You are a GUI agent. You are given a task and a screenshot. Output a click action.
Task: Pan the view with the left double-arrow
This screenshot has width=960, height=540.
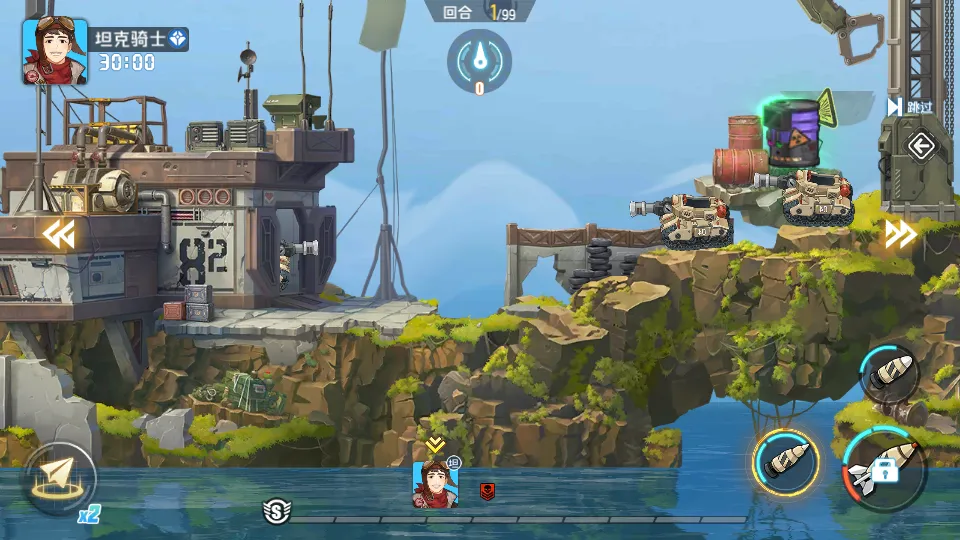(58, 234)
